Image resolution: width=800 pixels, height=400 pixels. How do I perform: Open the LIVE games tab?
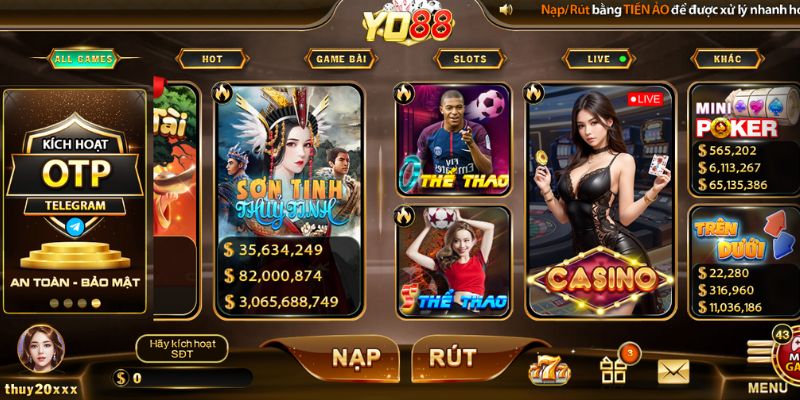(600, 59)
